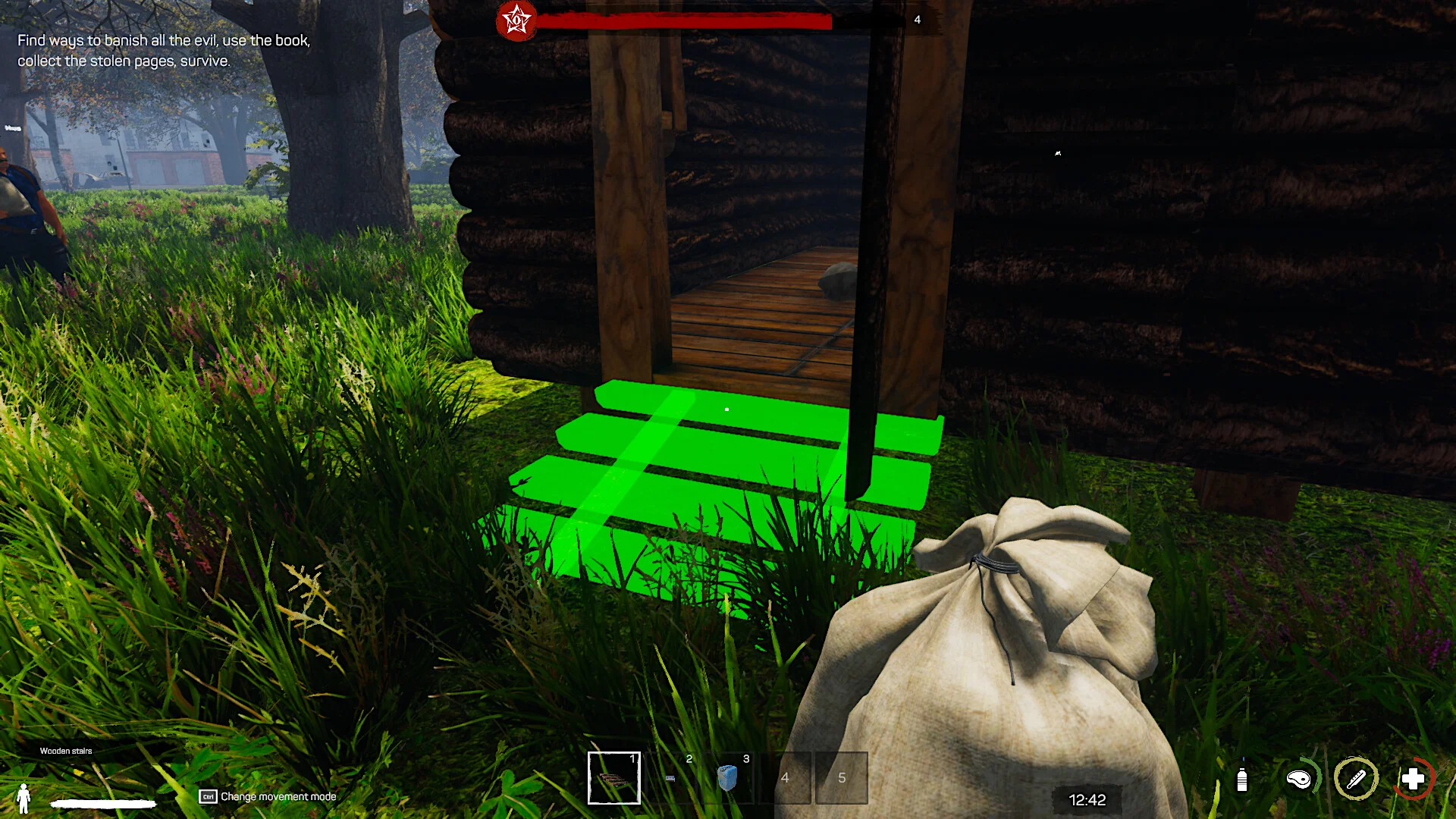Choose the small item in hotbar slot 2
1456x819 pixels.
pos(670,778)
